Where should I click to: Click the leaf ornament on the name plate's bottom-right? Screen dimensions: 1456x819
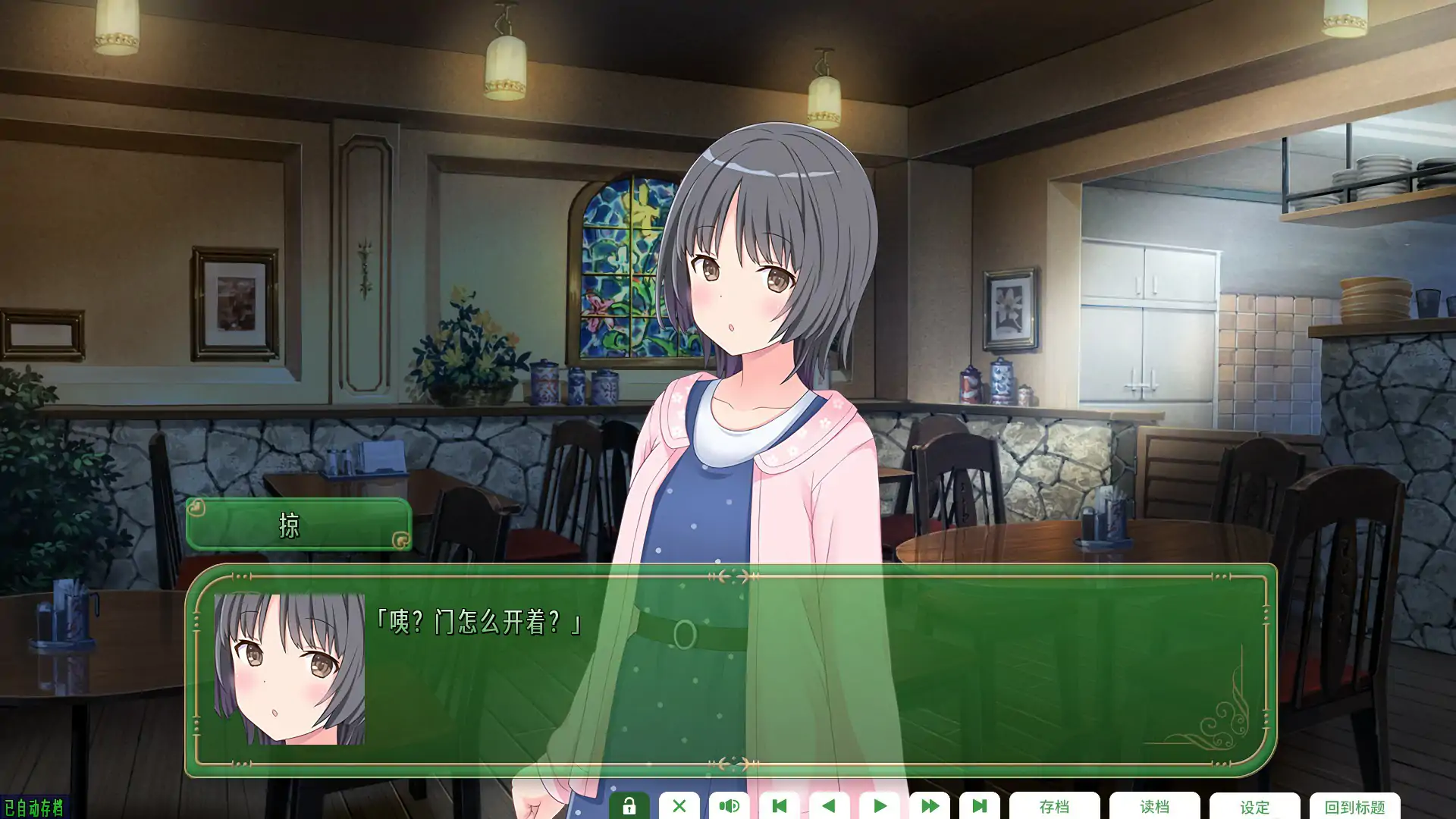click(403, 541)
